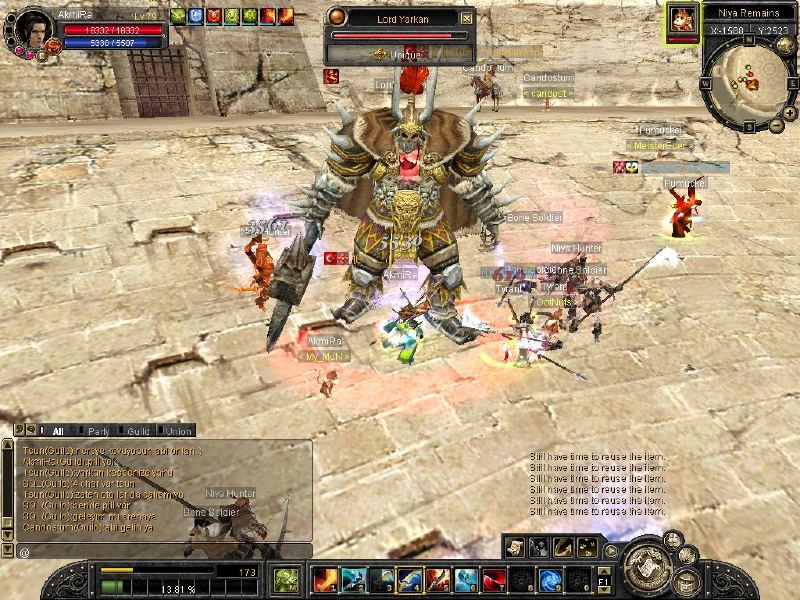The width and height of the screenshot is (800, 600).
Task: Click the boot icon above the hotbar
Action: [562, 546]
